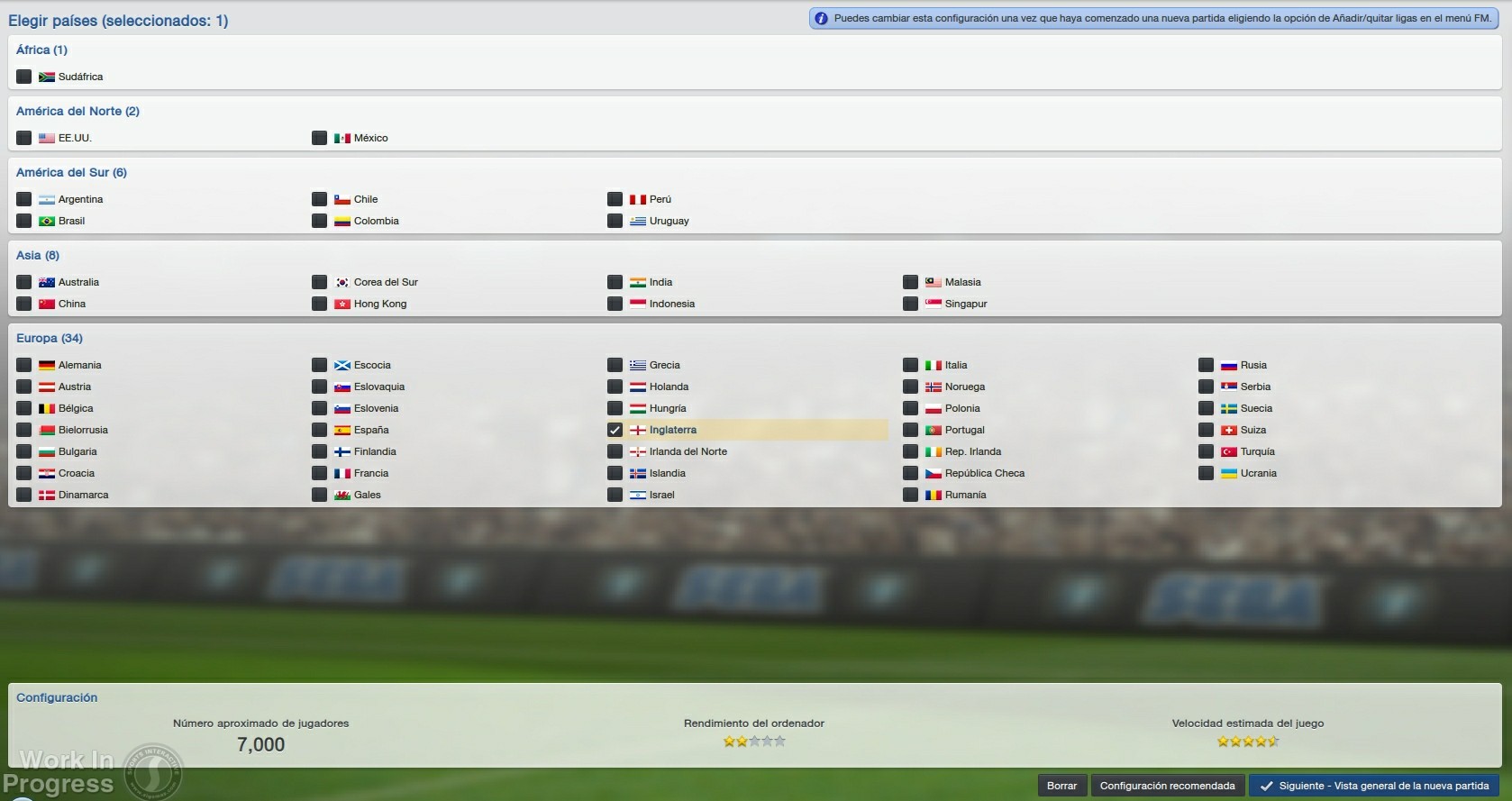1512x801 pixels.
Task: Uncheck the Inglaterra selection
Action: [615, 430]
